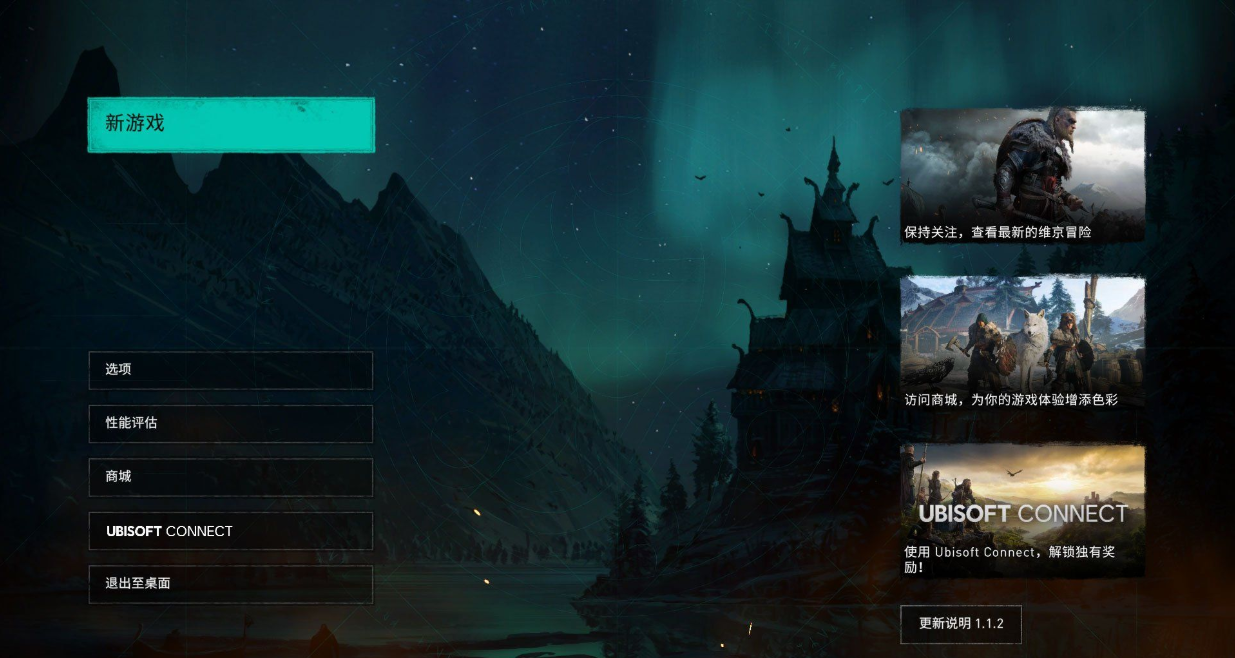Click the store promotion thumbnail with white wolf

point(1022,344)
